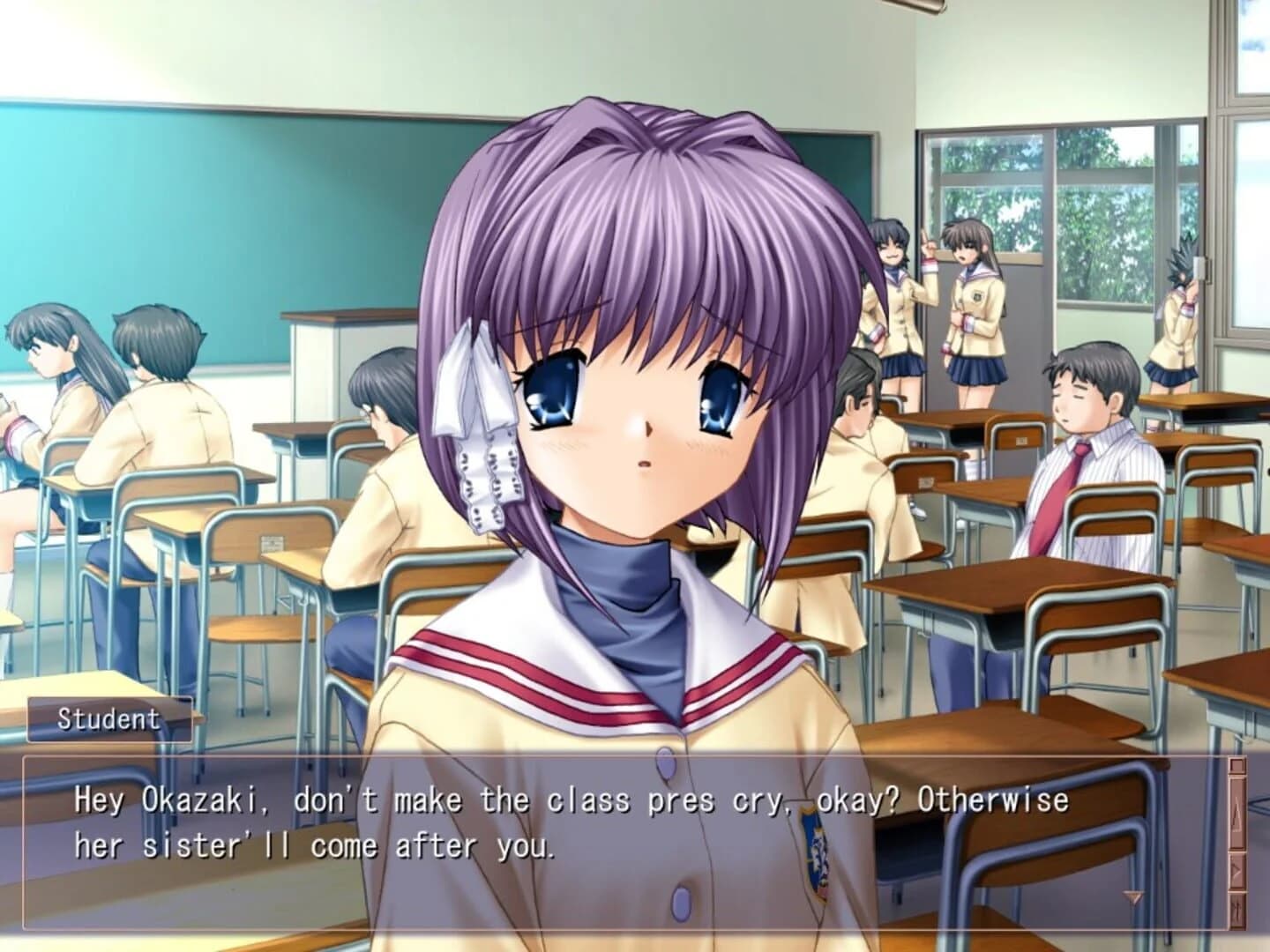Toggle the text window visibility with the top panel button
The image size is (1270, 952).
(x=1238, y=765)
